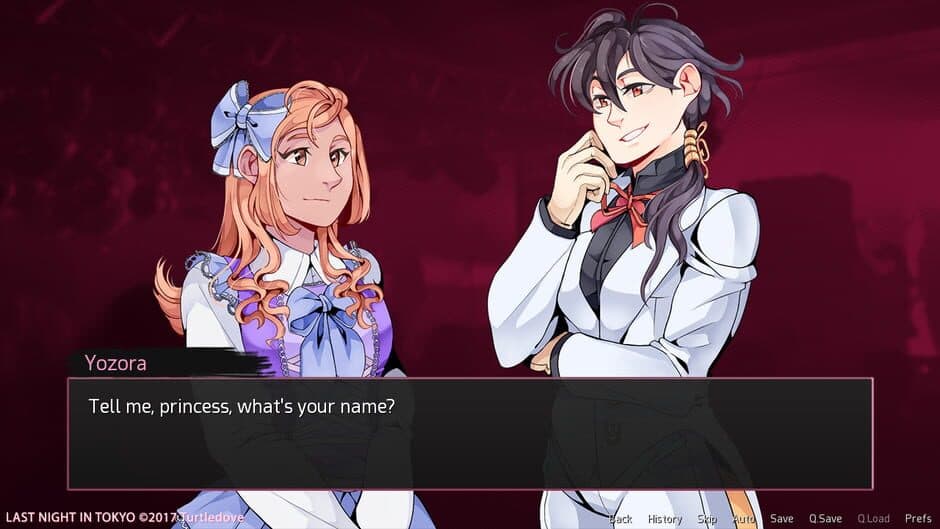The width and height of the screenshot is (940, 529).
Task: Open the dialogue History log
Action: pos(664,518)
